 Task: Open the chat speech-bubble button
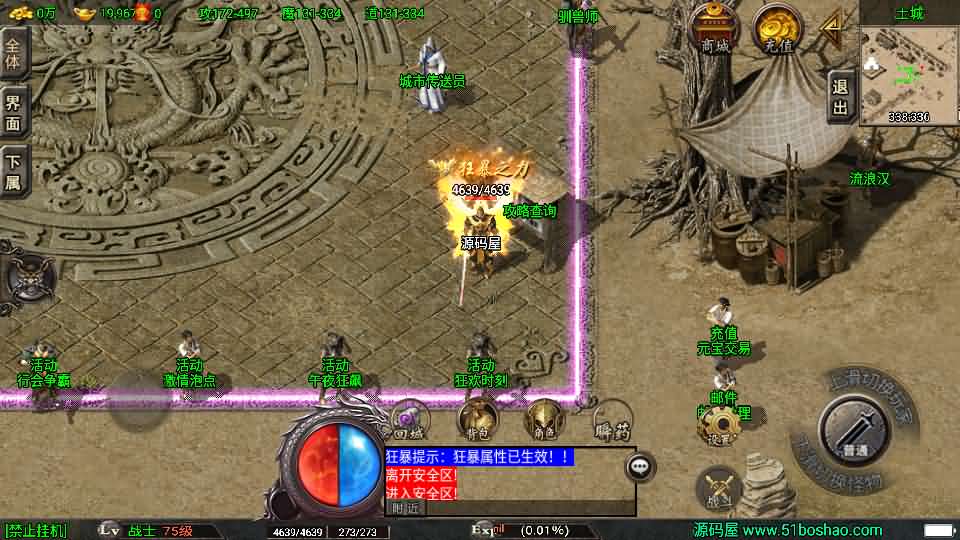(x=640, y=466)
